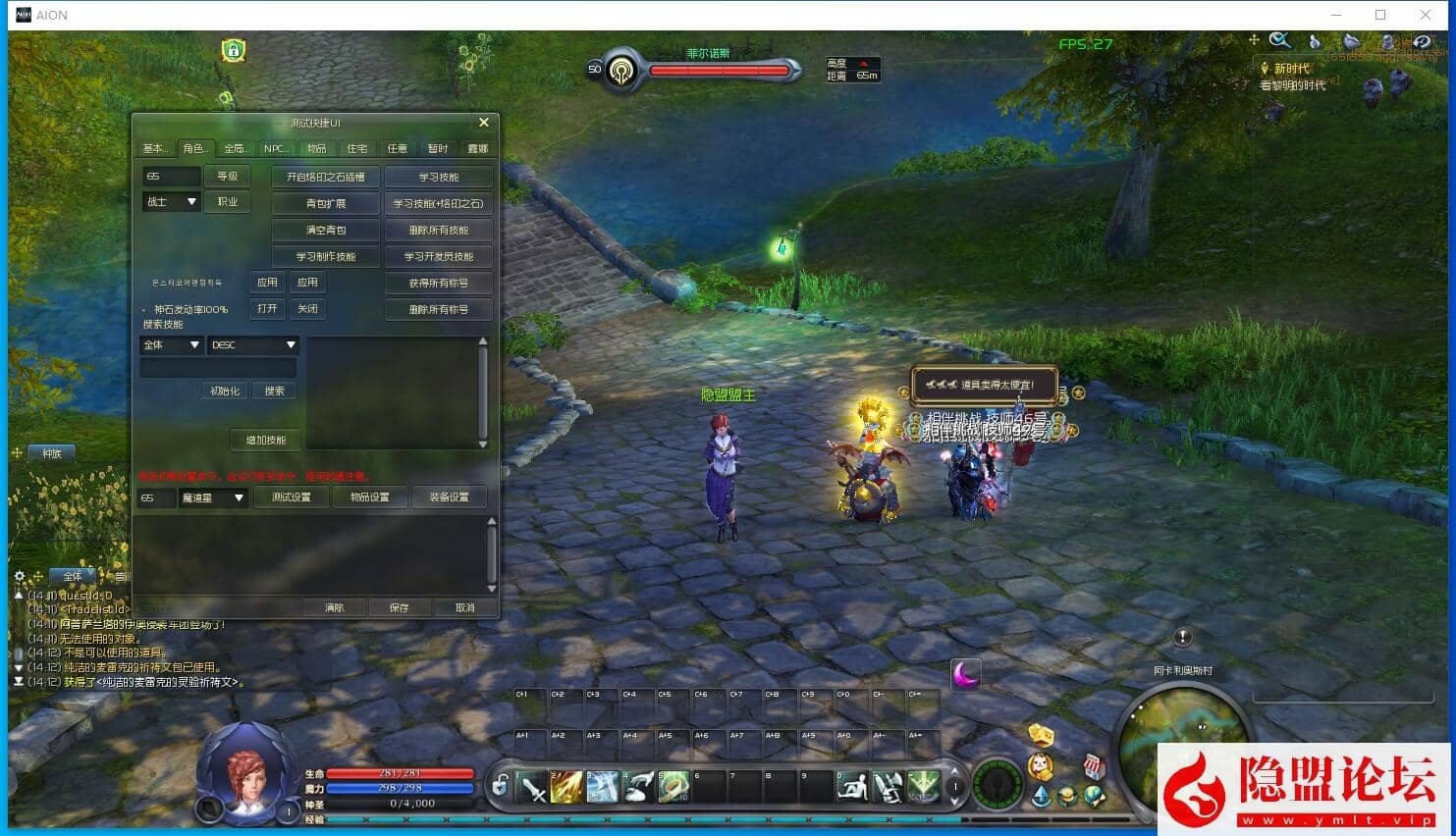The width and height of the screenshot is (1456, 836).
Task: Click the 搜索 search button
Action: [x=274, y=392]
